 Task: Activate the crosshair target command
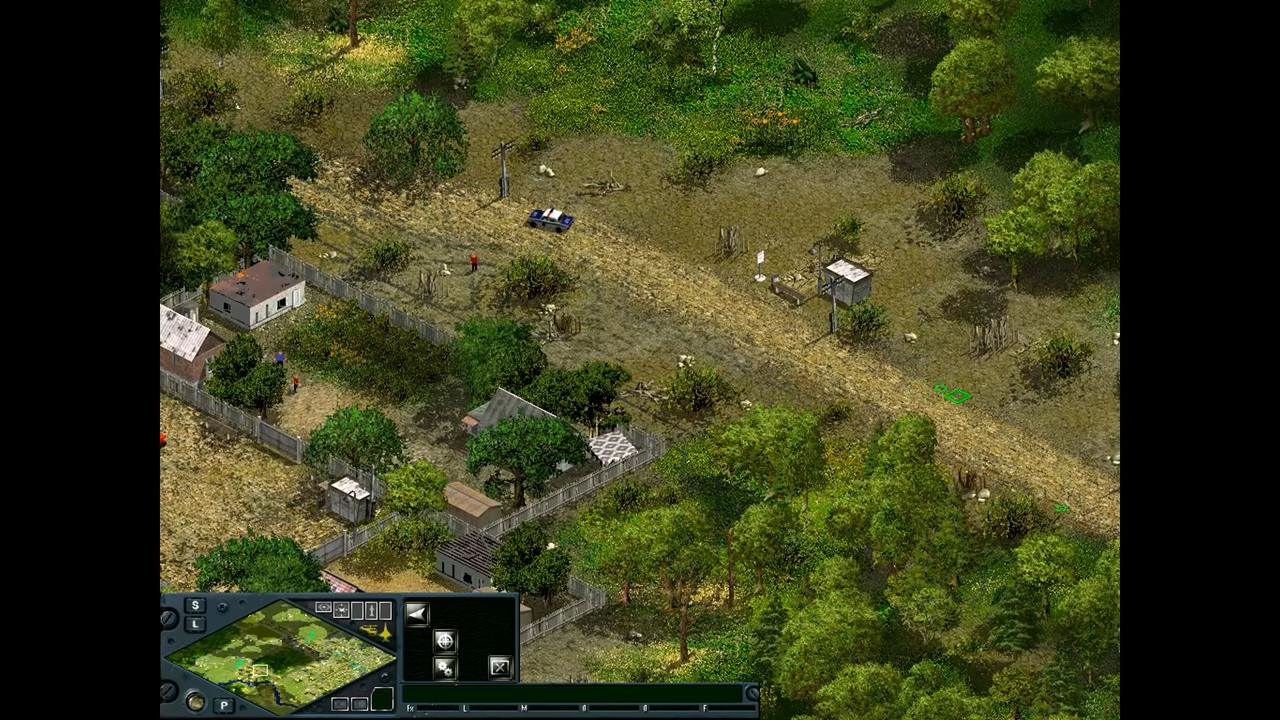(x=445, y=641)
